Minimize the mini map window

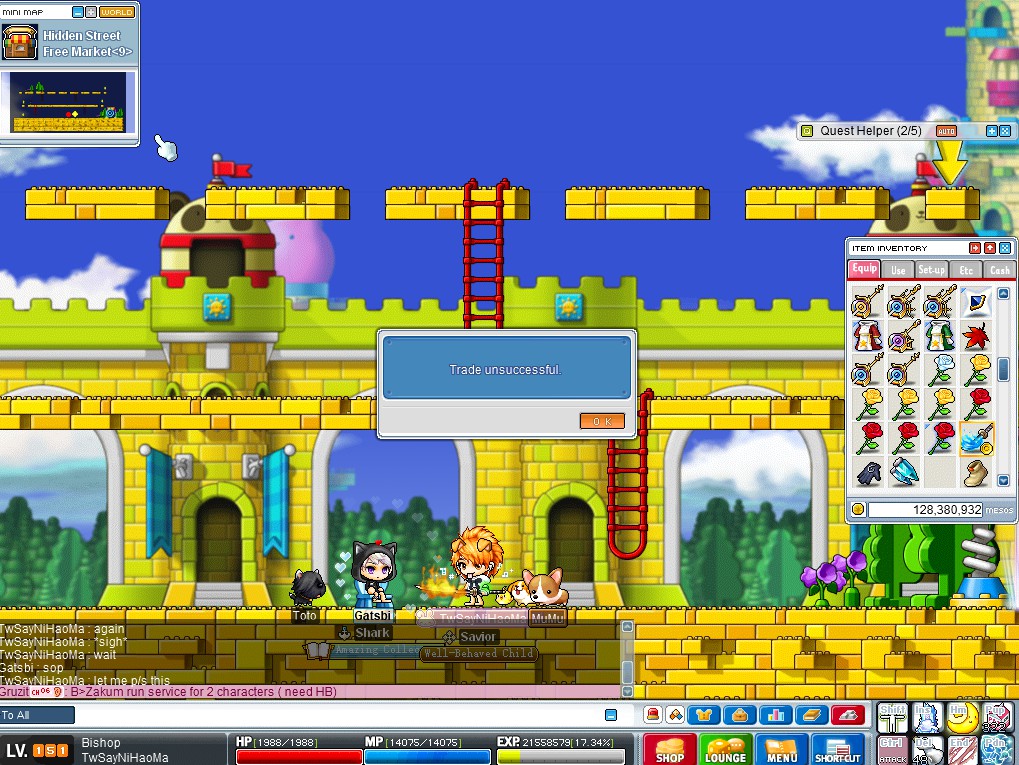(x=78, y=12)
